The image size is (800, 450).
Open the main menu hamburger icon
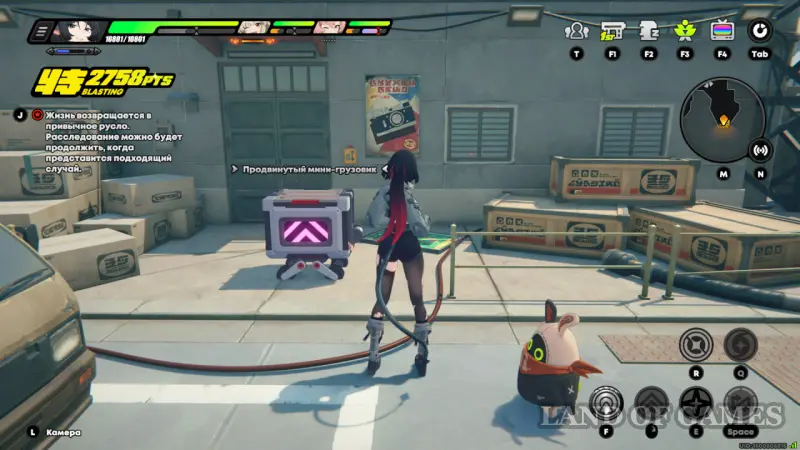click(43, 32)
